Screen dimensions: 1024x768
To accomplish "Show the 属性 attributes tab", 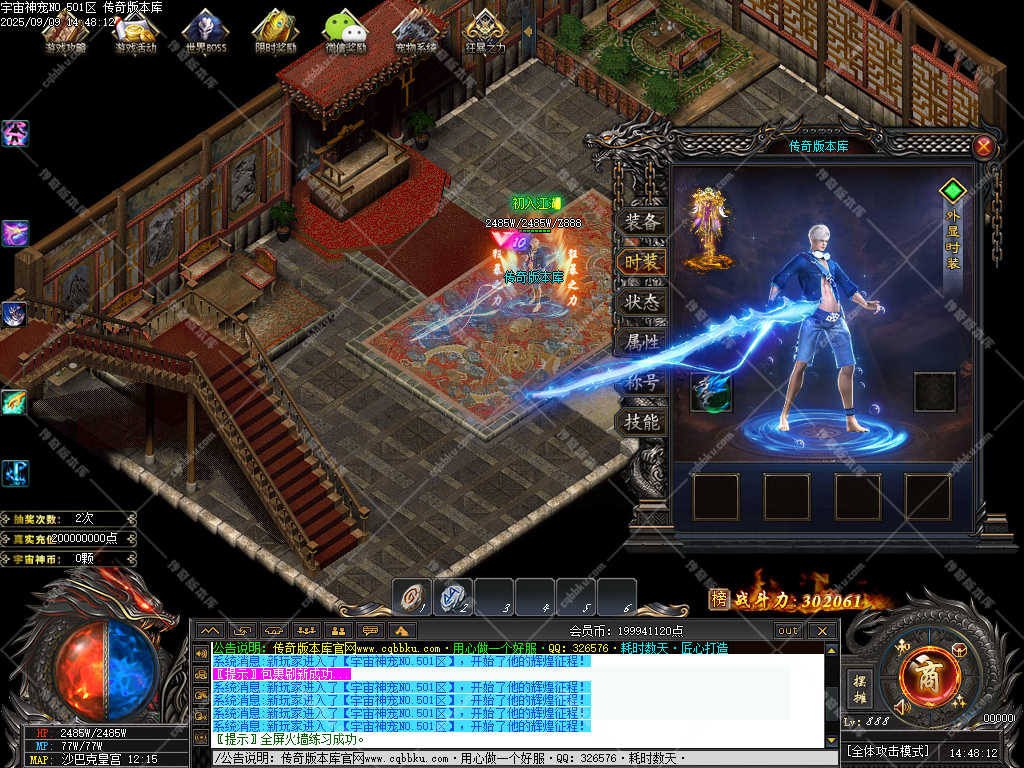I will tap(641, 342).
